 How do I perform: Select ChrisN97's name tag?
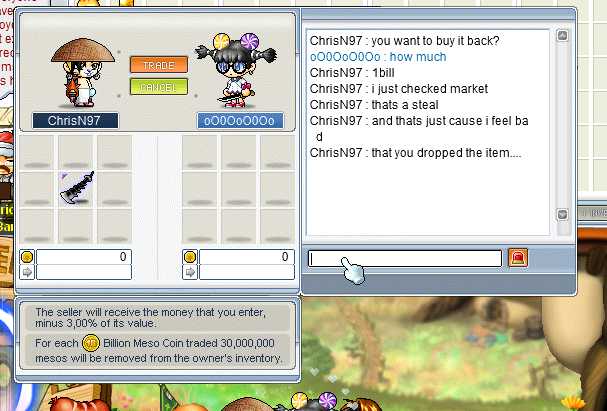[75, 120]
